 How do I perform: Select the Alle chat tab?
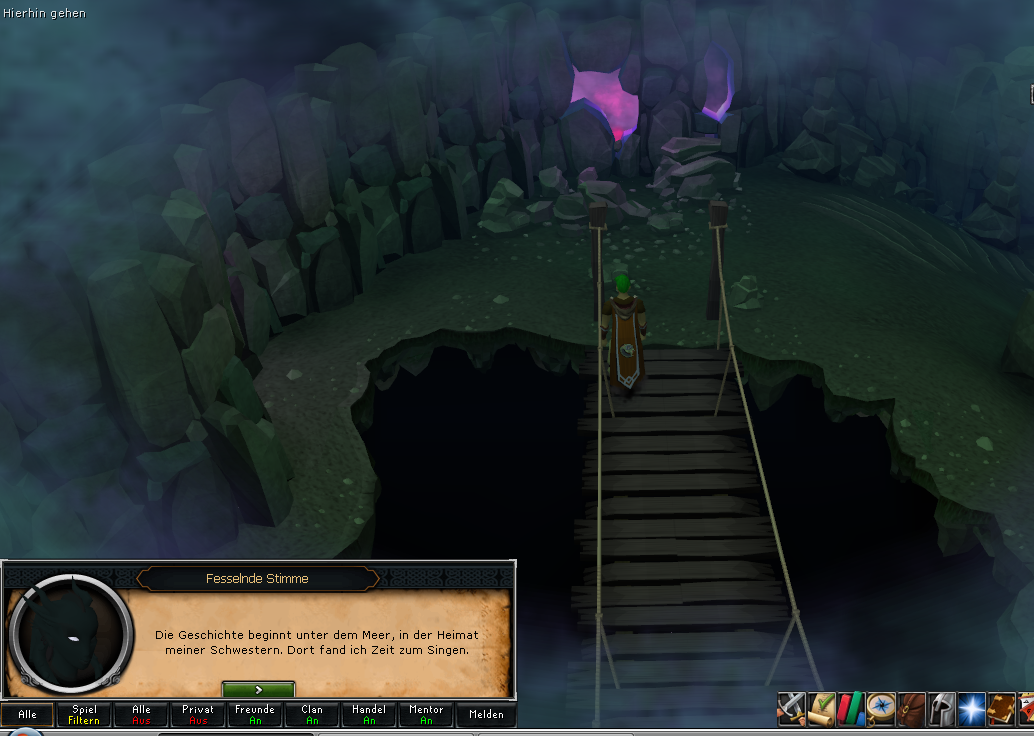pyautogui.click(x=27, y=715)
